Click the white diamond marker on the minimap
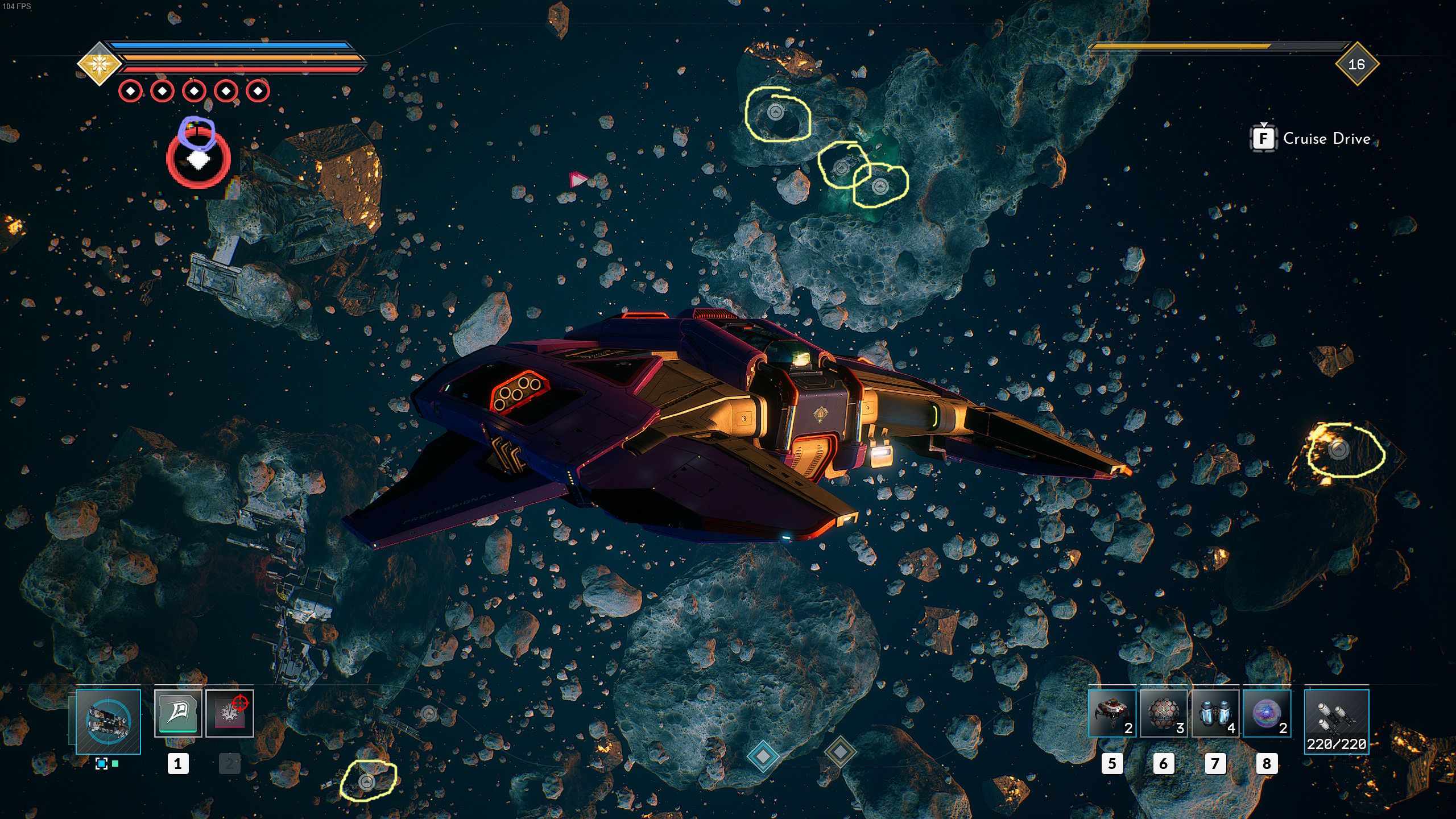 [198, 160]
